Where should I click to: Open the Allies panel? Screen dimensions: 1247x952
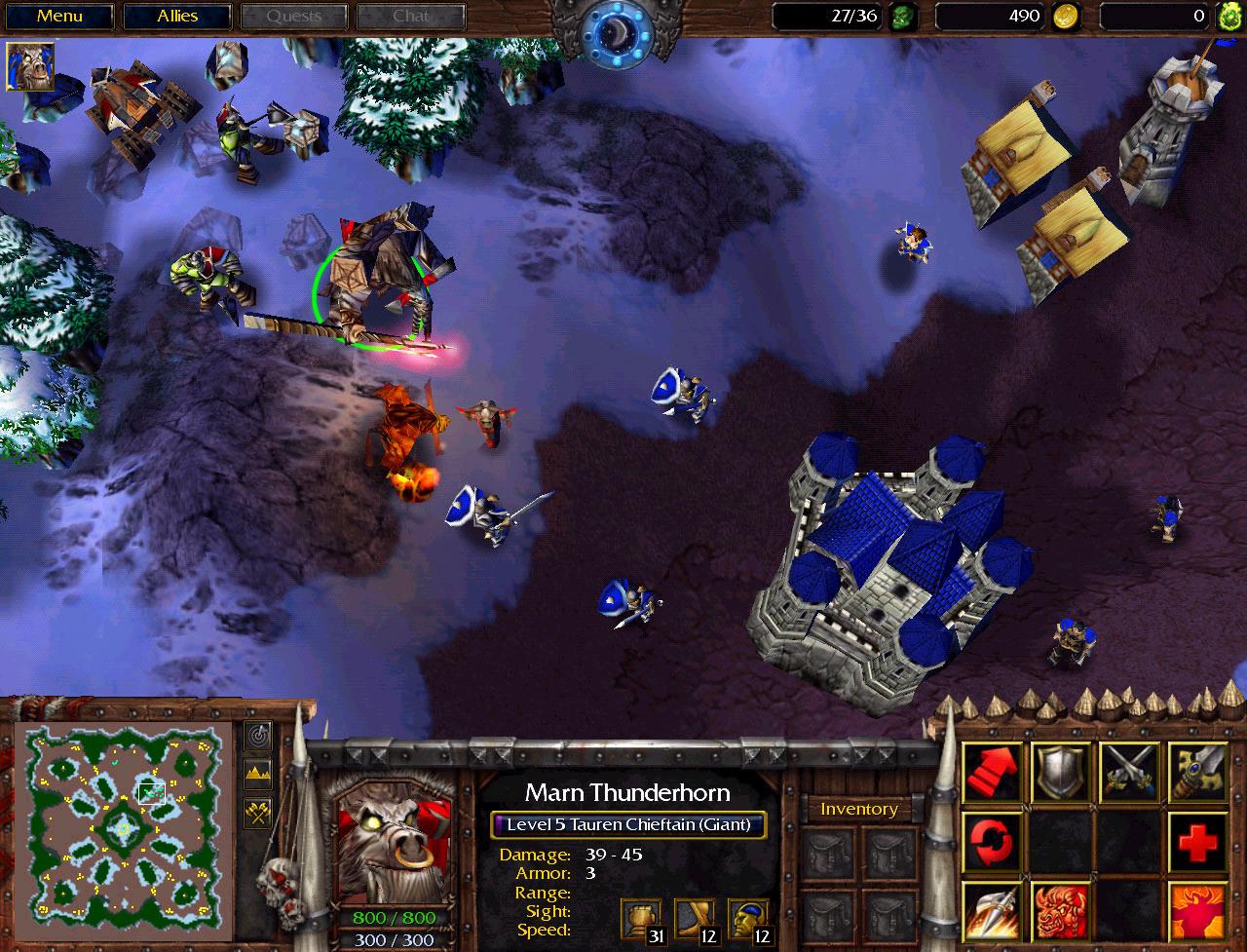[x=177, y=17]
